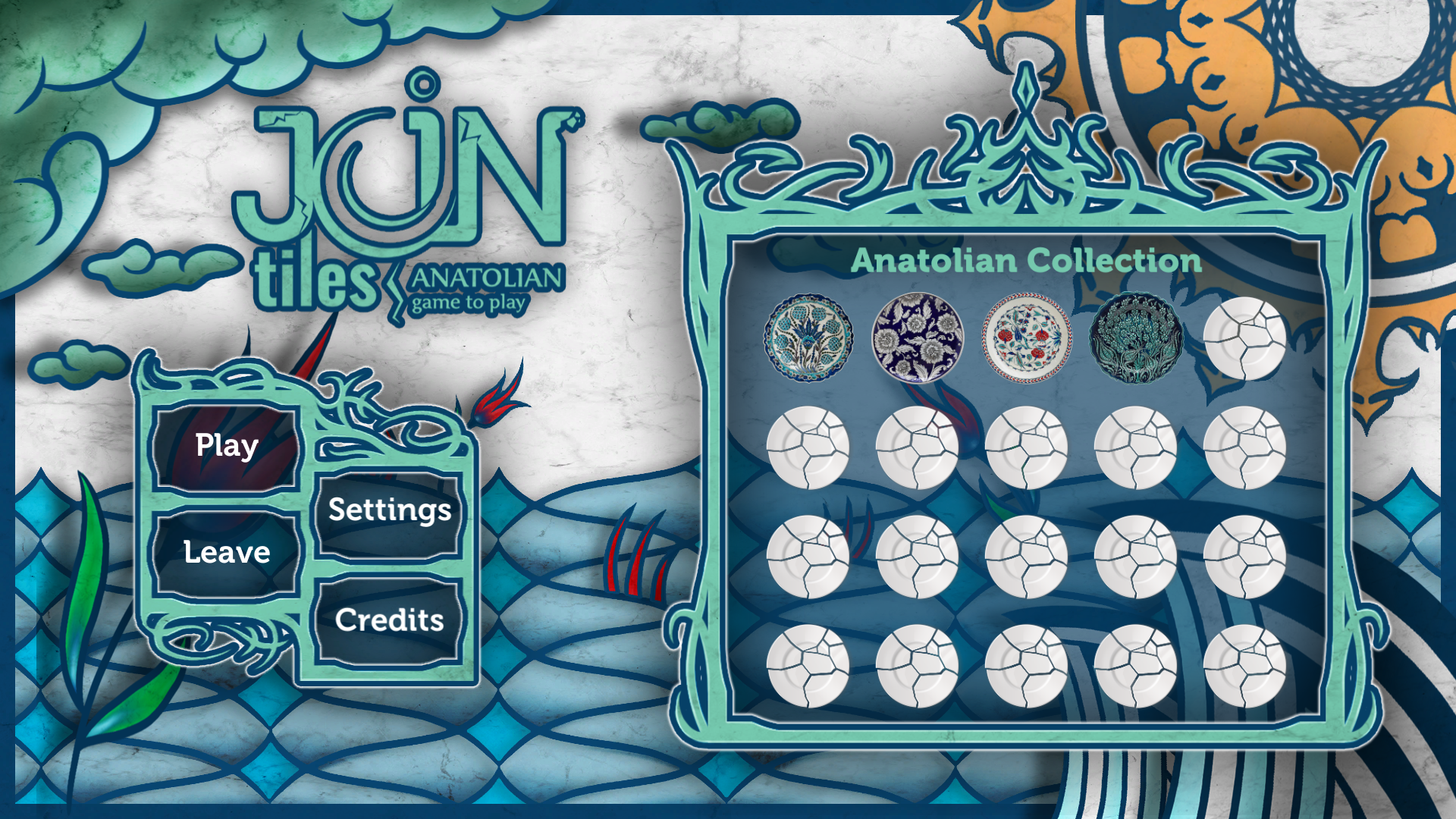Image resolution: width=1456 pixels, height=819 pixels.
Task: View the red flower patterned plate
Action: pyautogui.click(x=1028, y=337)
